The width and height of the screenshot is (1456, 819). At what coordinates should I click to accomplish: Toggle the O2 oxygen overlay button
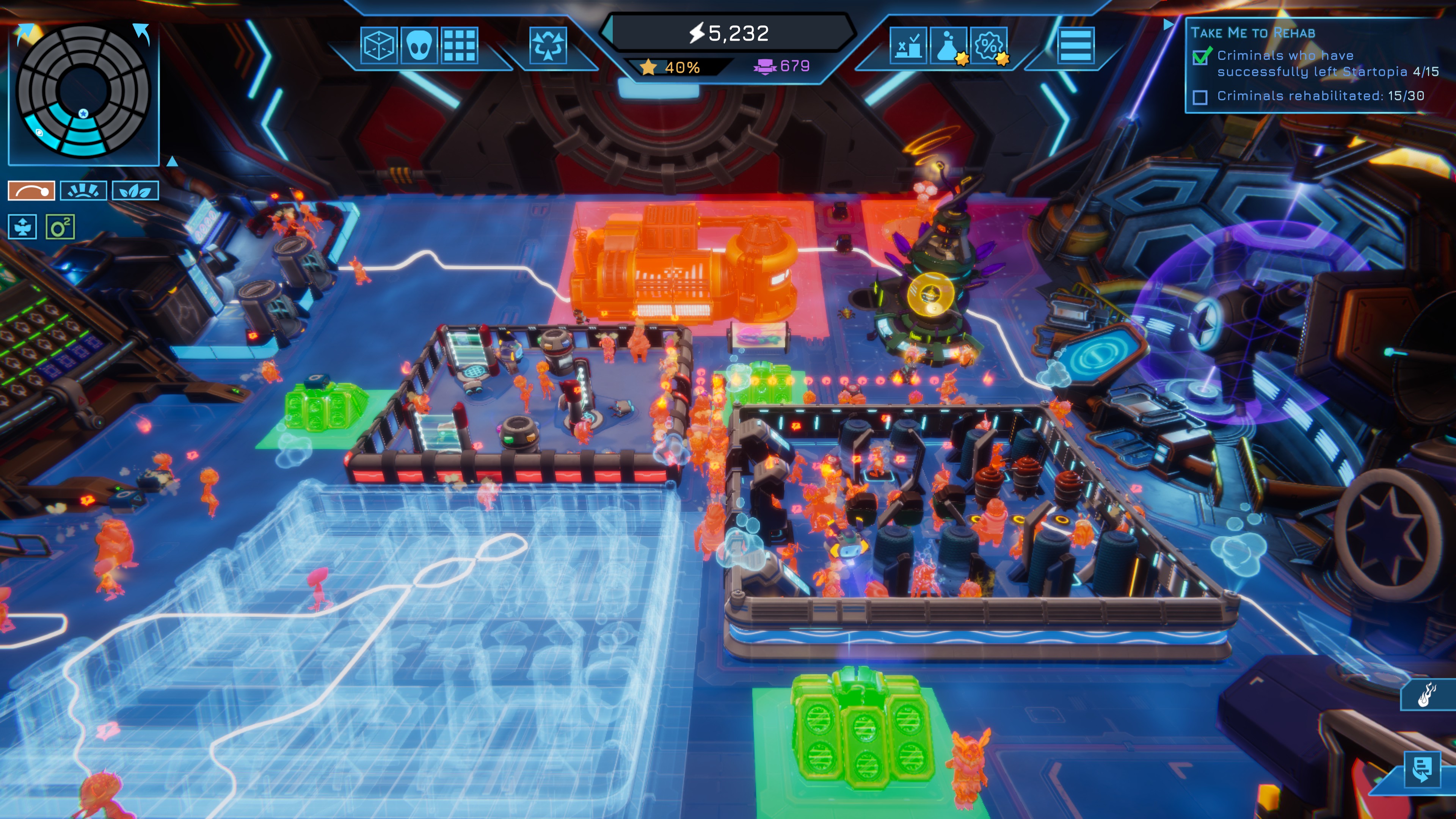(x=60, y=227)
